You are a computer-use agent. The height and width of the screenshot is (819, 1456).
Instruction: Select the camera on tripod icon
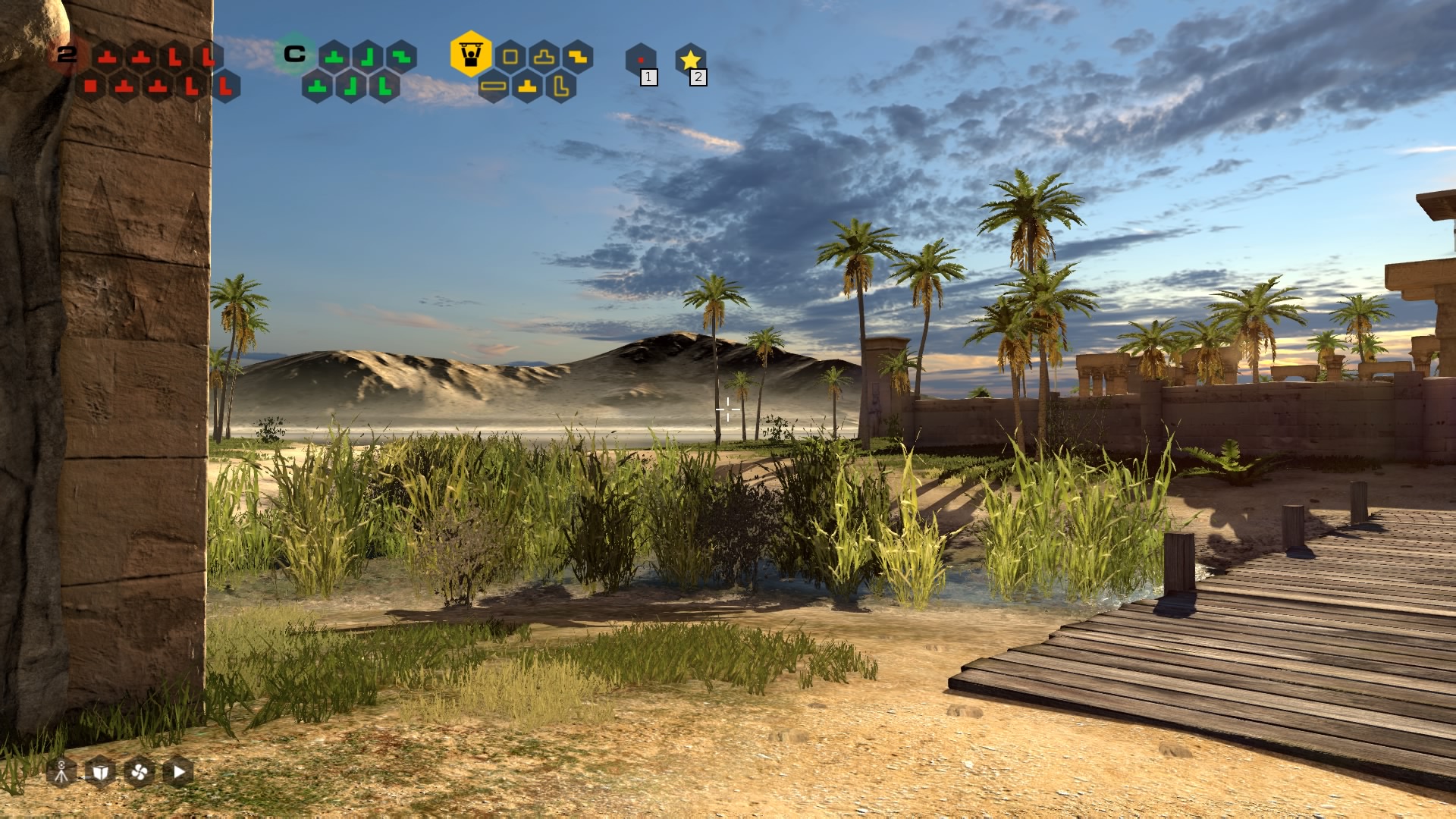(61, 772)
